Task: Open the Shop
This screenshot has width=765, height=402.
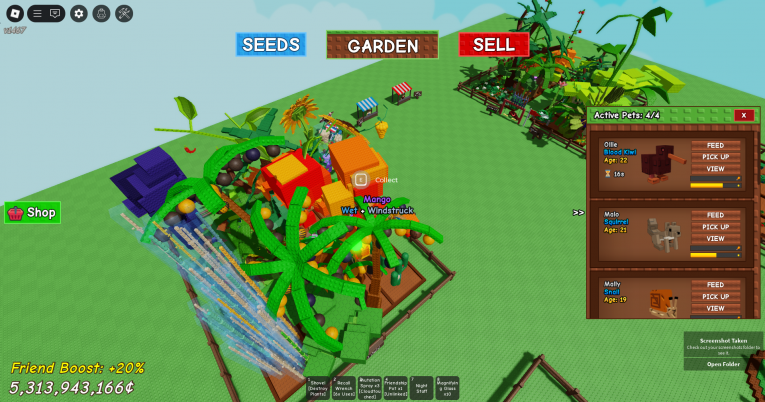Action: pyautogui.click(x=32, y=213)
